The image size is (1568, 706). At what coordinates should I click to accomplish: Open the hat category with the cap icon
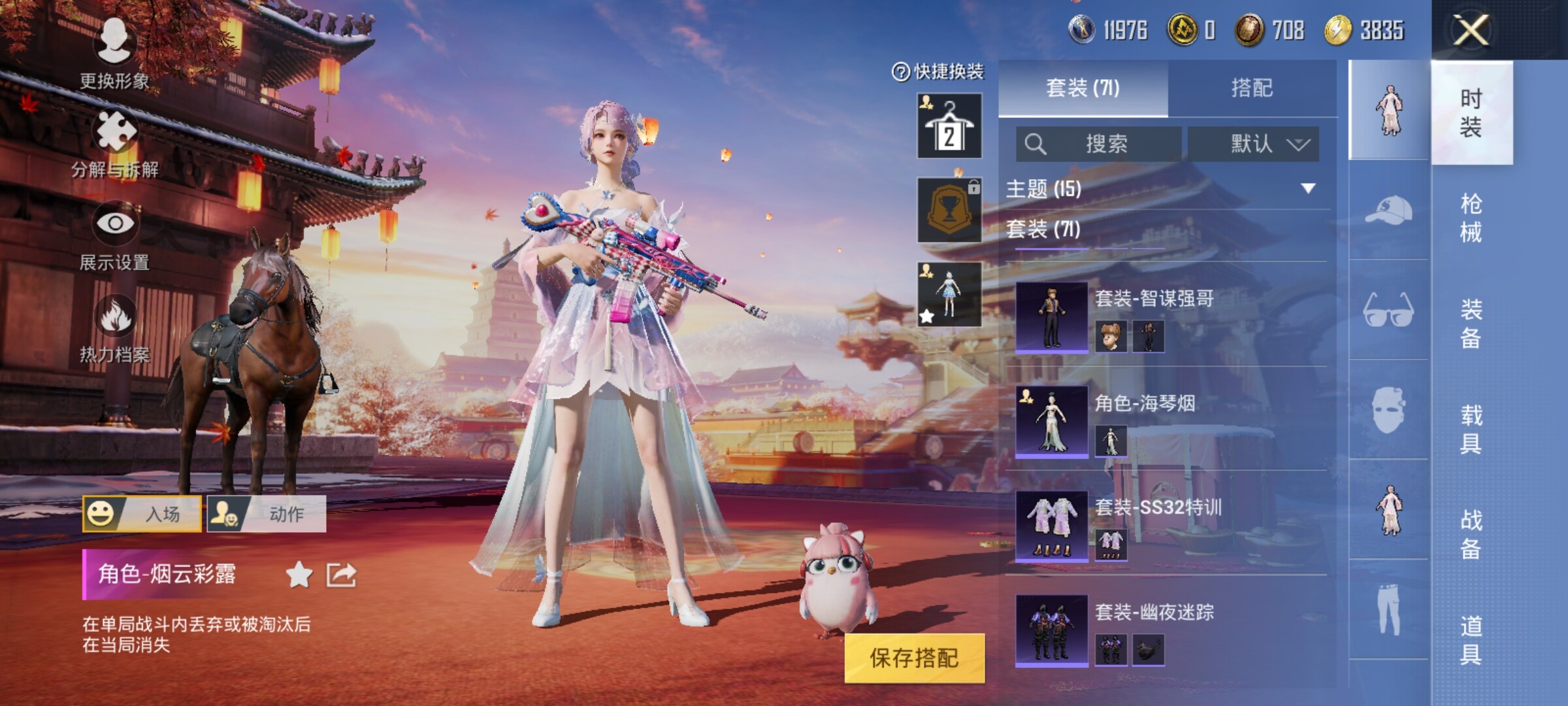coord(1388,210)
